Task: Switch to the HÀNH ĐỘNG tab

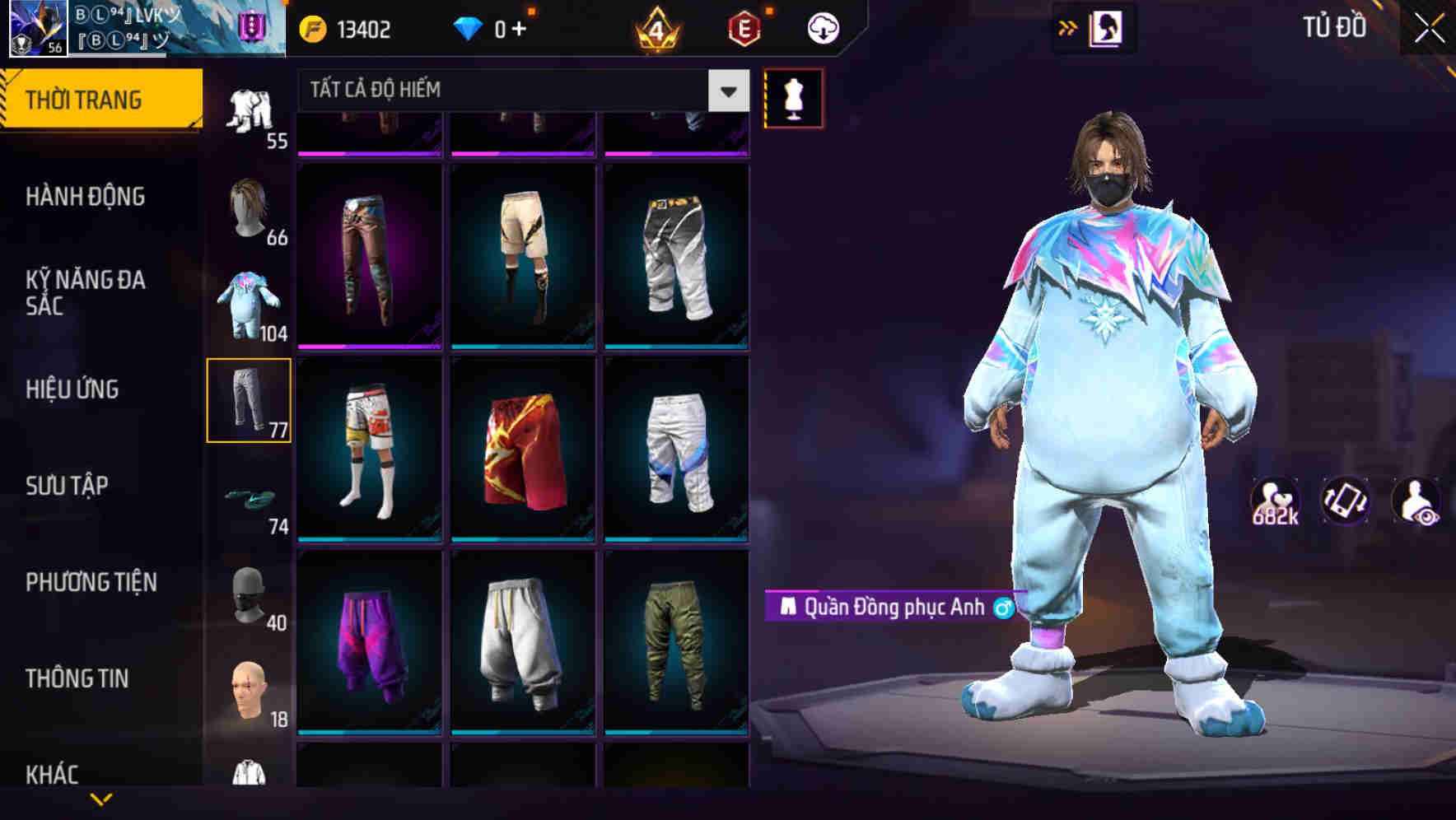Action: click(x=86, y=198)
